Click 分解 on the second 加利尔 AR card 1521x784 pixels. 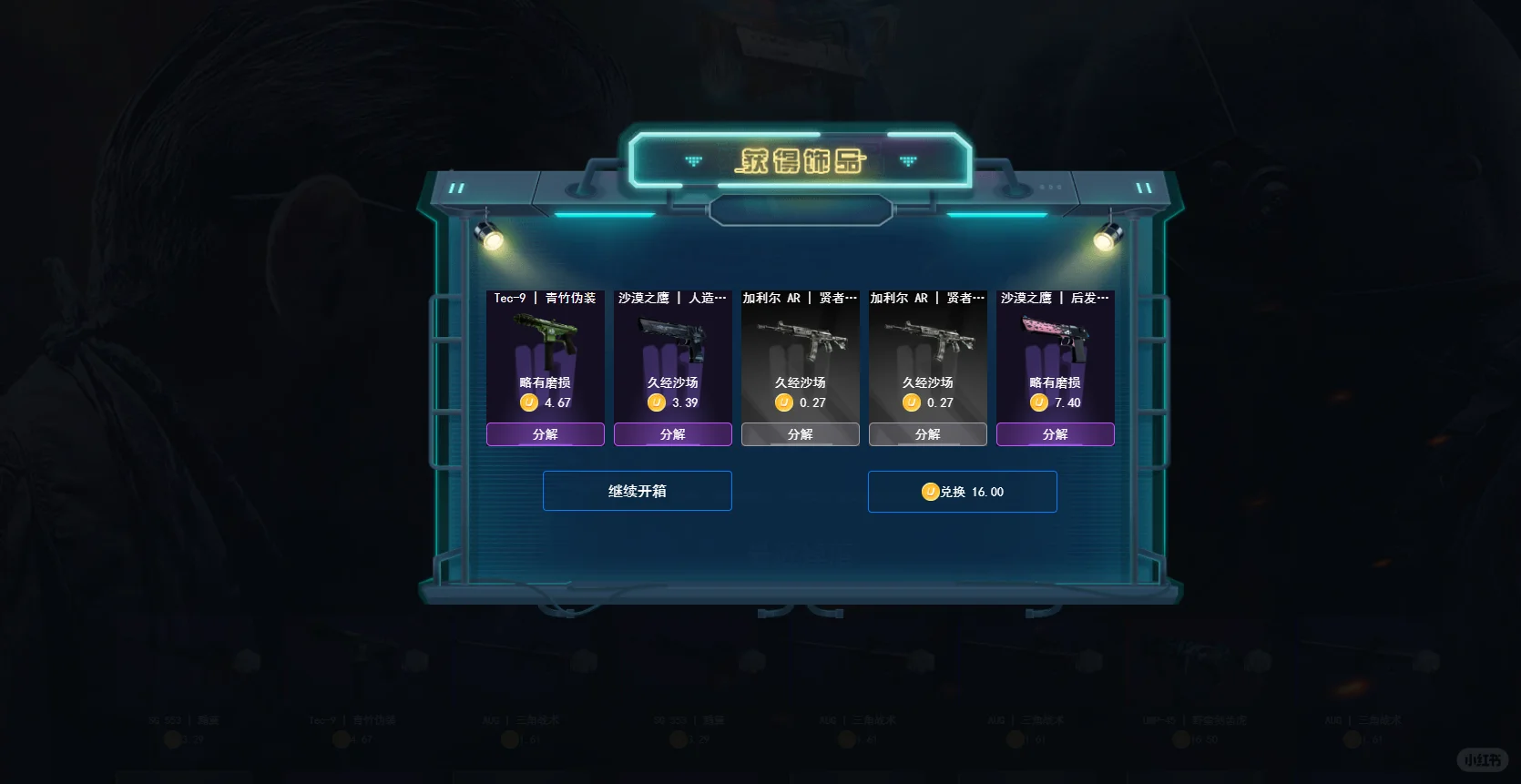[x=927, y=434]
